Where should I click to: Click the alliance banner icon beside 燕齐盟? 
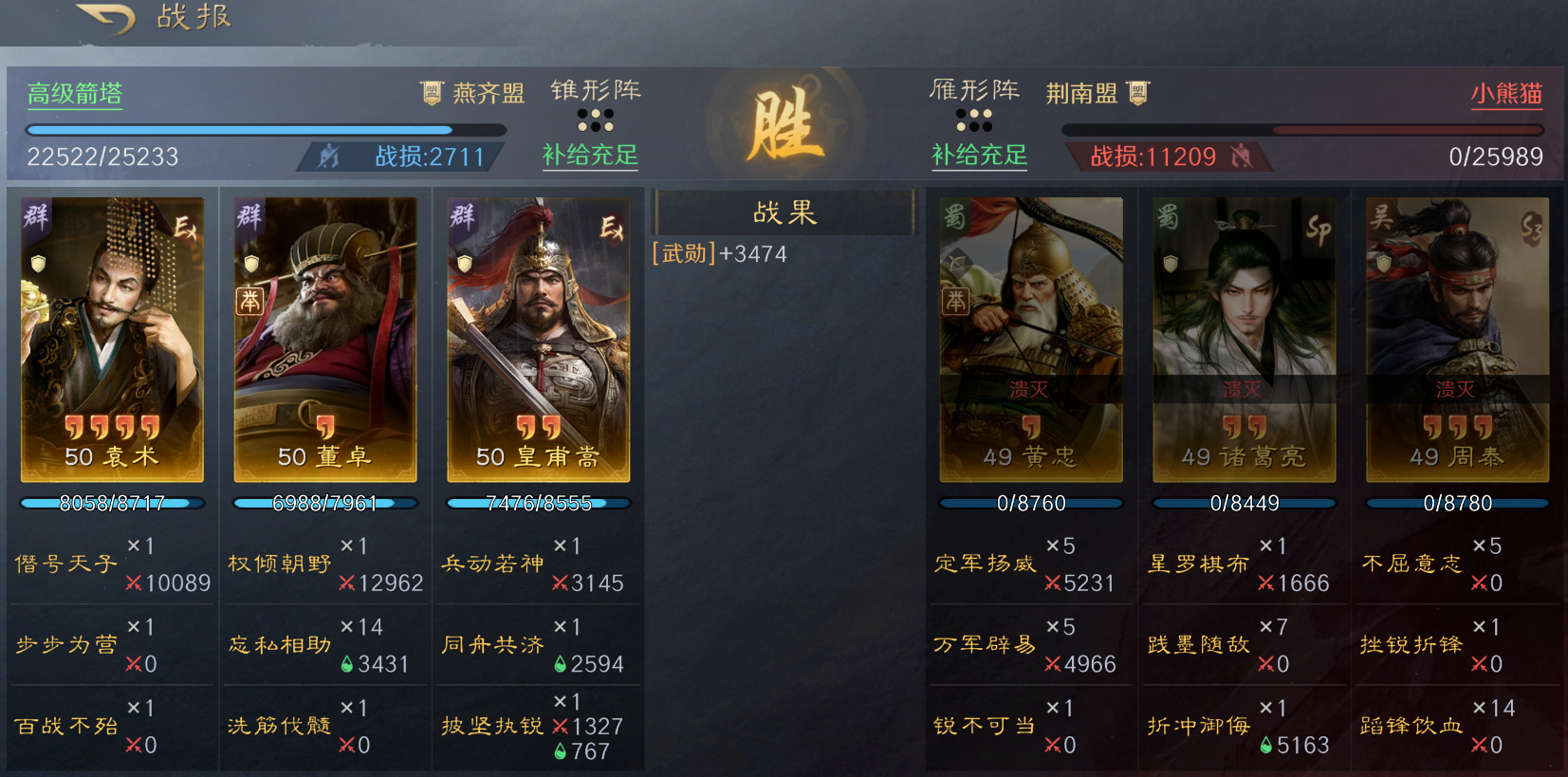pyautogui.click(x=431, y=93)
